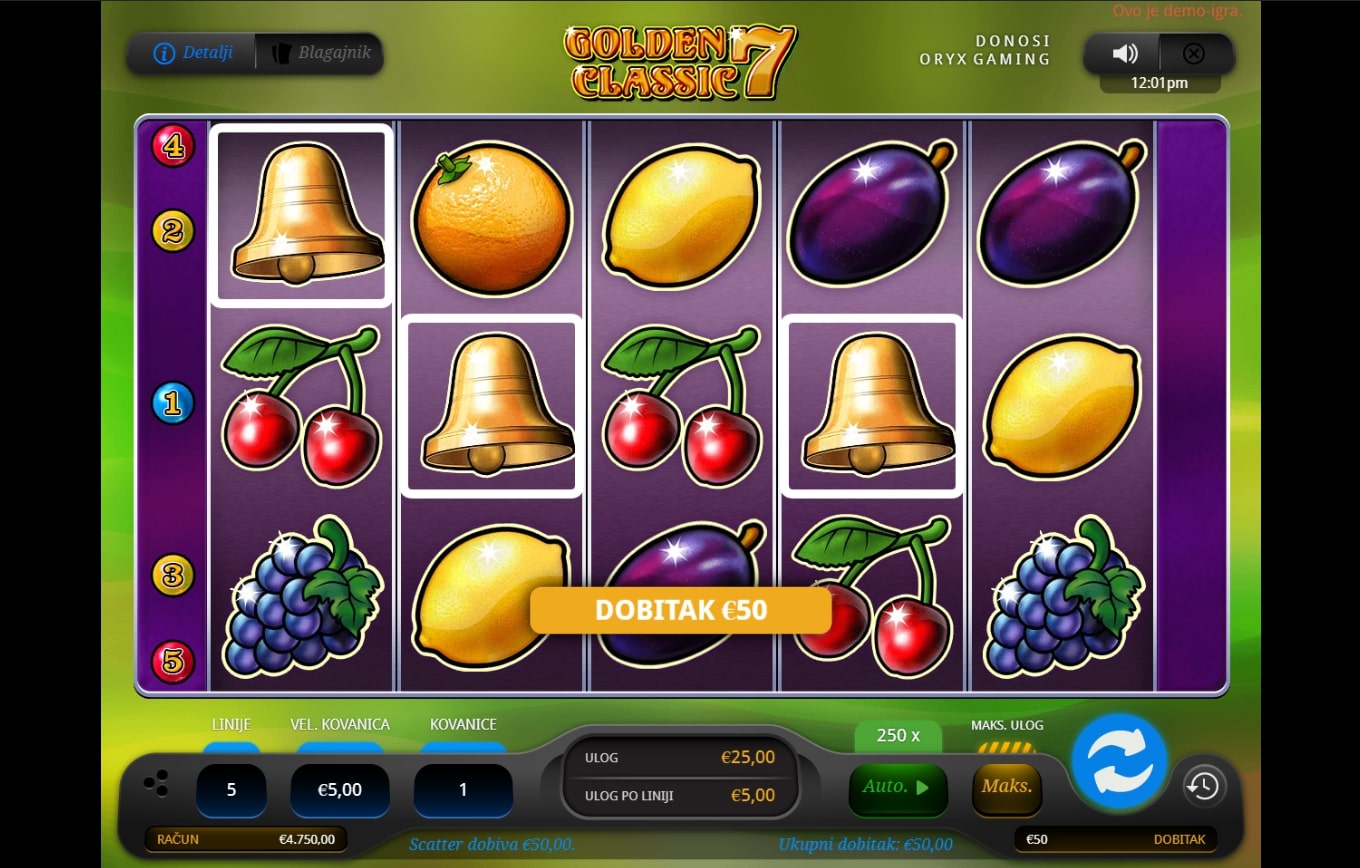The image size is (1360, 868).
Task: Change the Kovanice coin count
Action: [x=463, y=789]
